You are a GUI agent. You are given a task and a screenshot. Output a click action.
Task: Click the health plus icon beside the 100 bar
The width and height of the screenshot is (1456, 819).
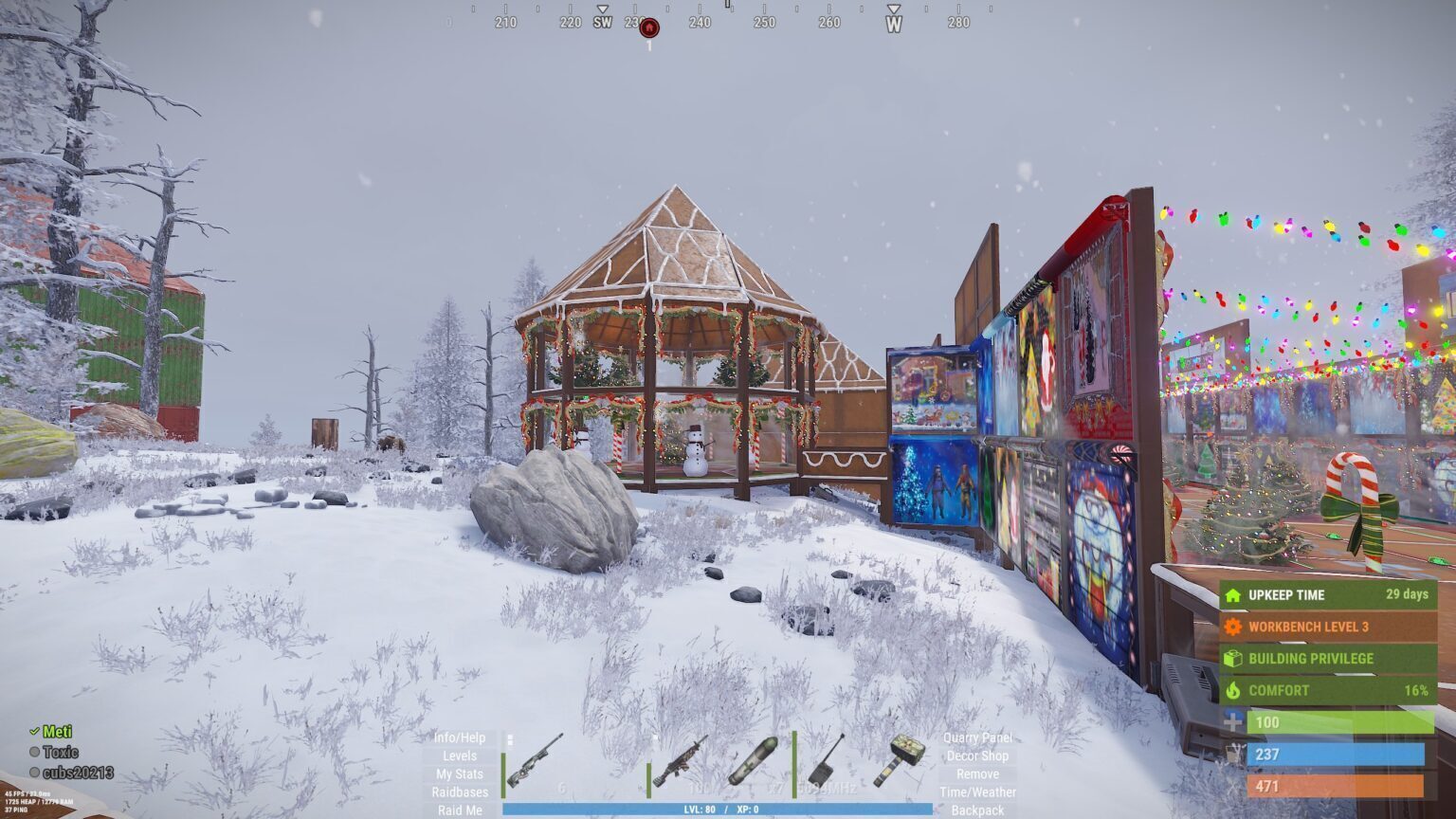[1232, 722]
